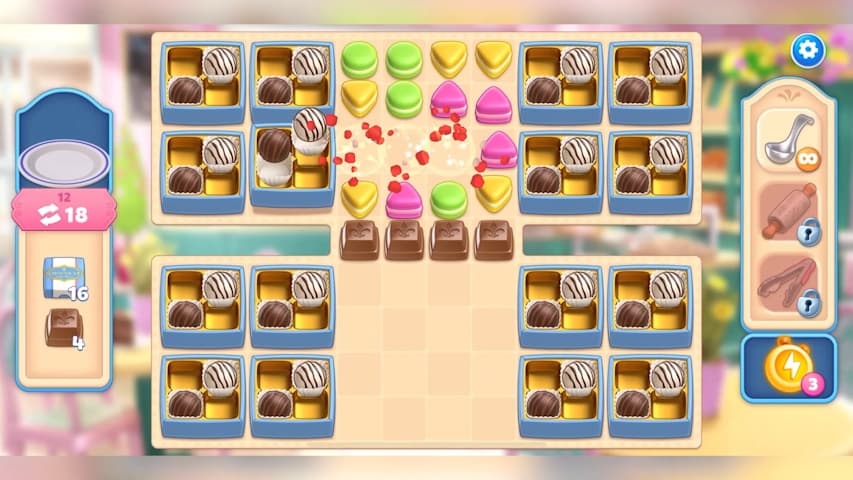This screenshot has height=480, width=853.
Task: Activate the lightning timer power-up
Action: 786,367
